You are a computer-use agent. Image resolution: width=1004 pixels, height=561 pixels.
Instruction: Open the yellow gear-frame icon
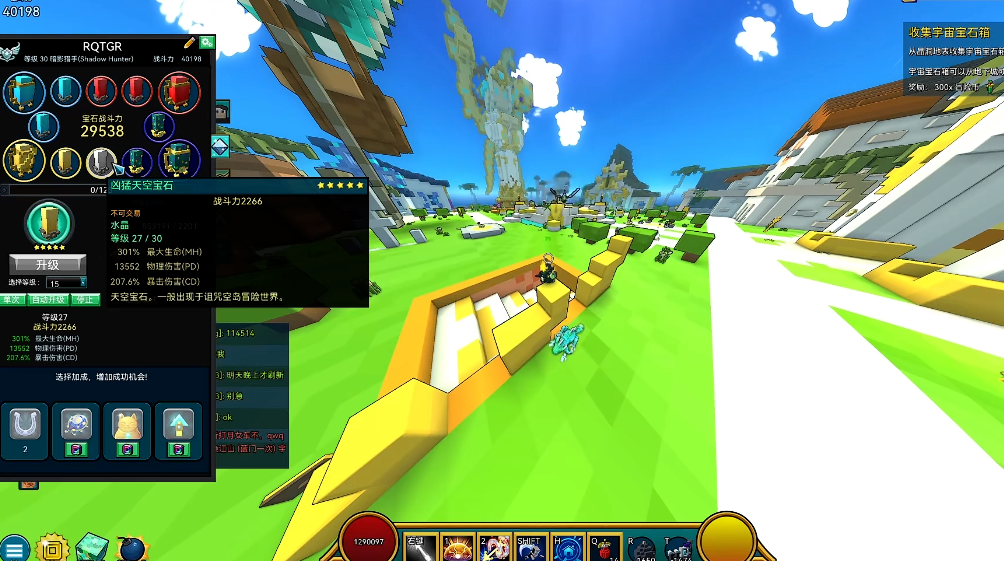[x=51, y=547]
